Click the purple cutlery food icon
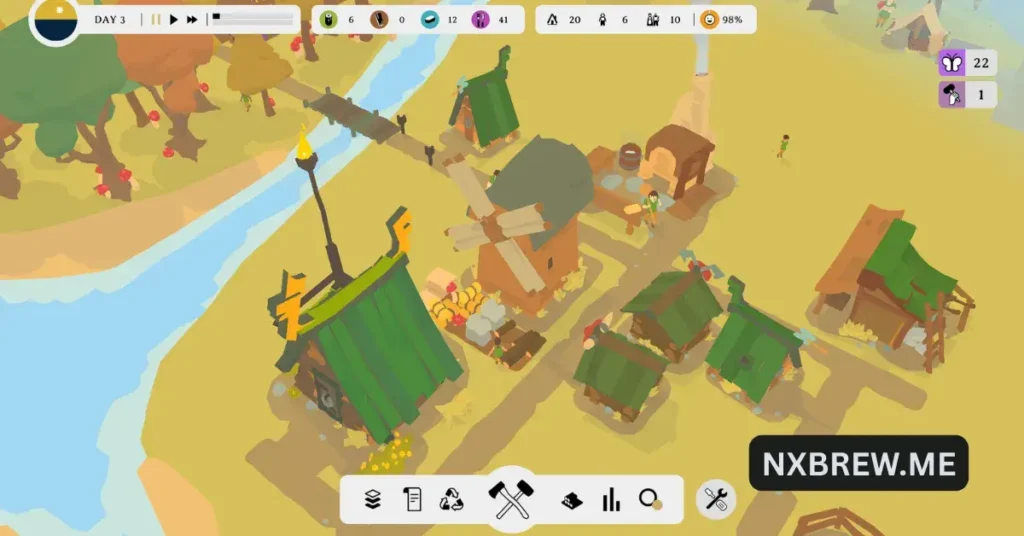 coord(479,19)
